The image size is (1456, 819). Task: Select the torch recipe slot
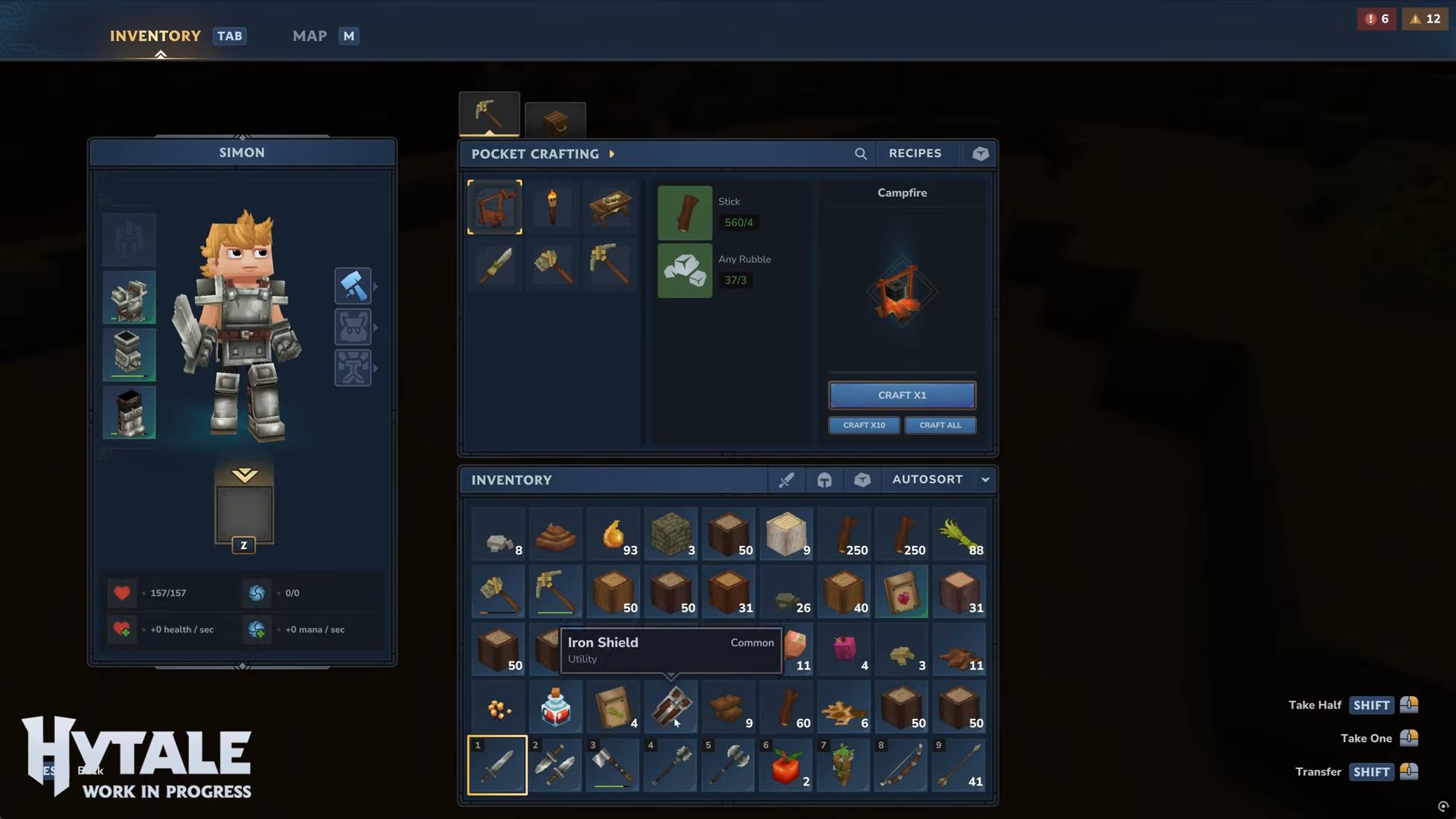coord(553,207)
